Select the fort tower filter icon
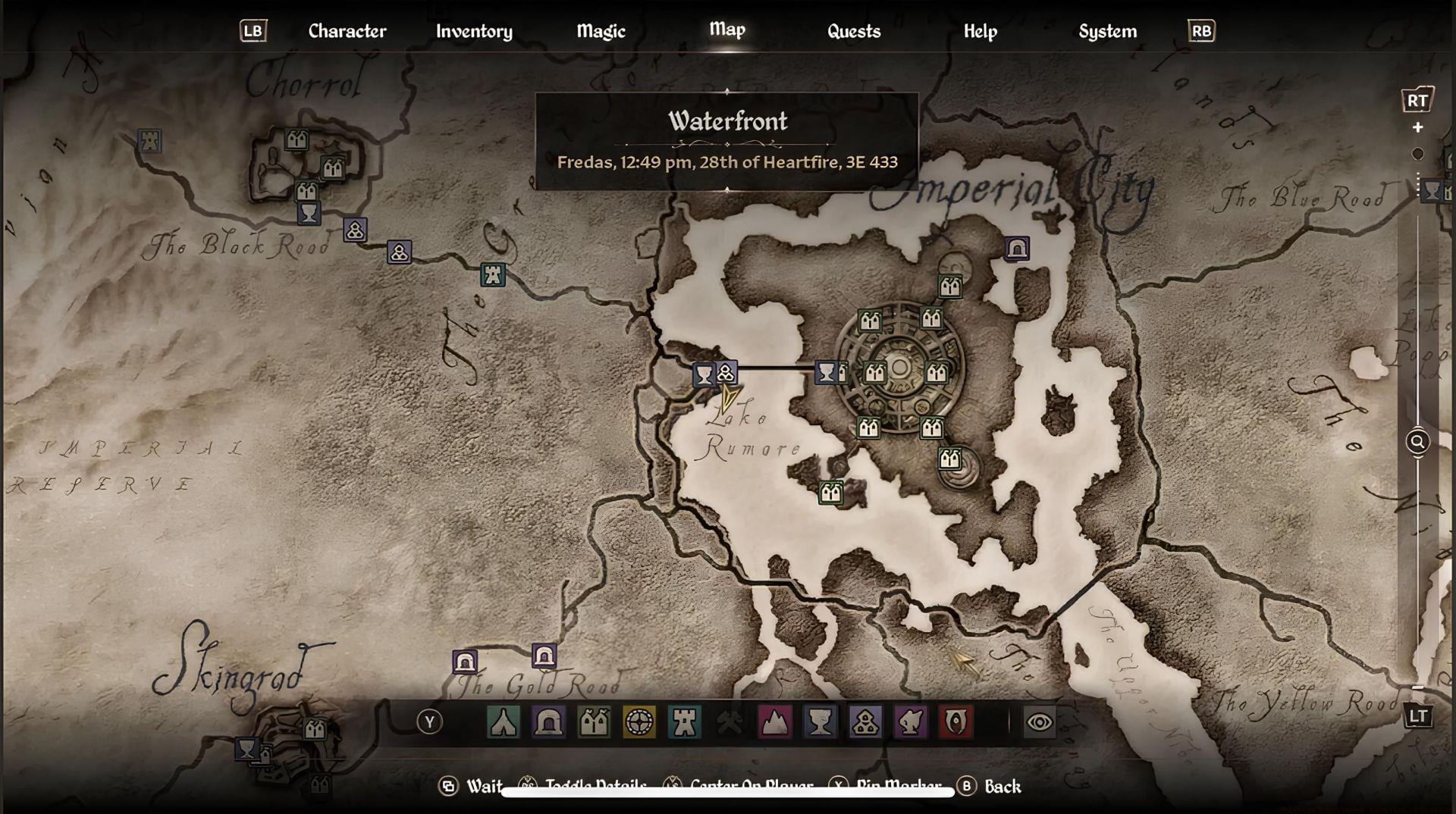Image resolution: width=1456 pixels, height=814 pixels. pos(685,722)
